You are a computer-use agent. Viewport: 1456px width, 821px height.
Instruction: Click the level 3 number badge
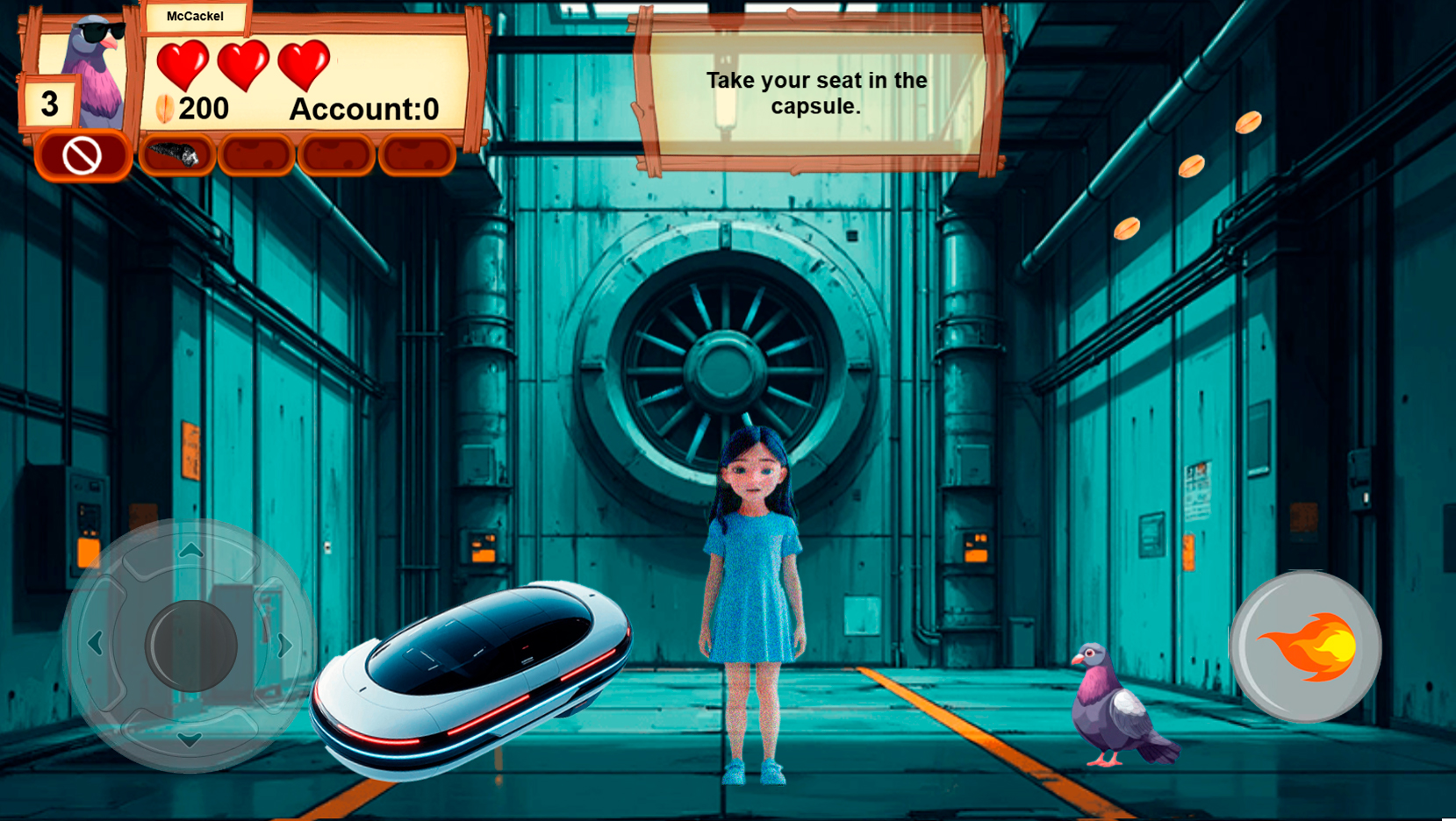(48, 102)
